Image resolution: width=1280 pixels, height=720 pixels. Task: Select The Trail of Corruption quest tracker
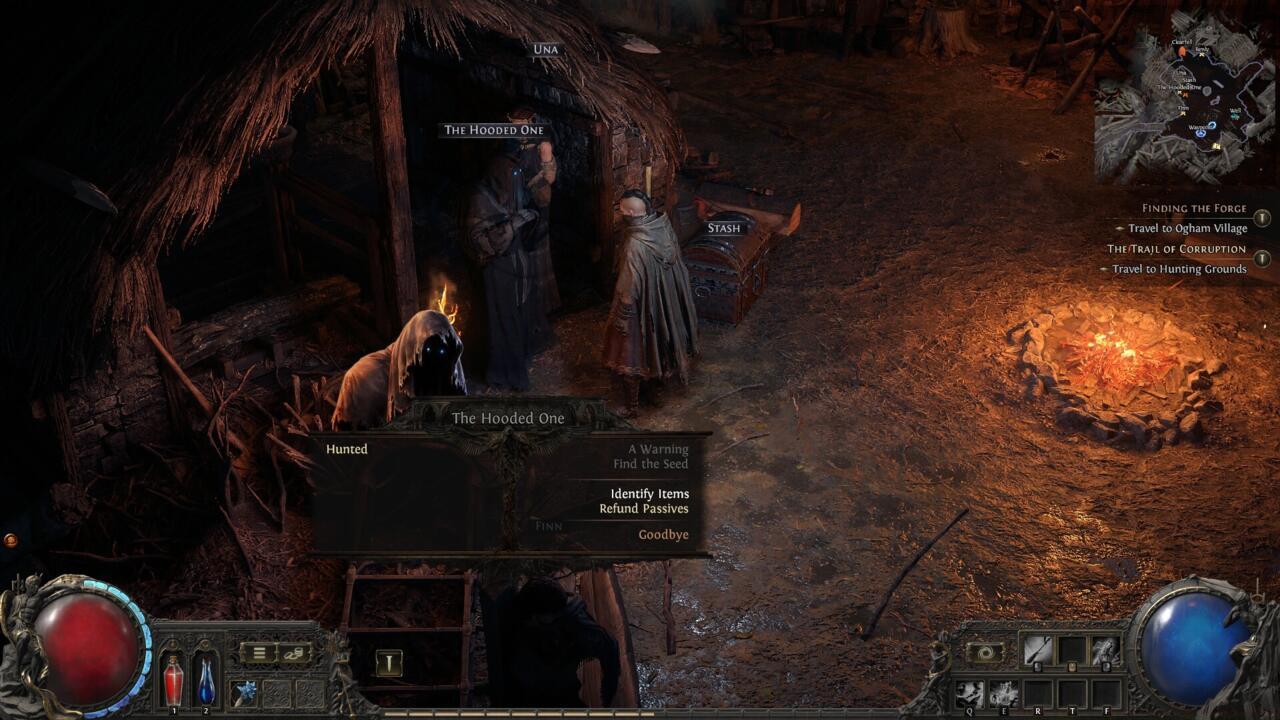coord(1176,249)
